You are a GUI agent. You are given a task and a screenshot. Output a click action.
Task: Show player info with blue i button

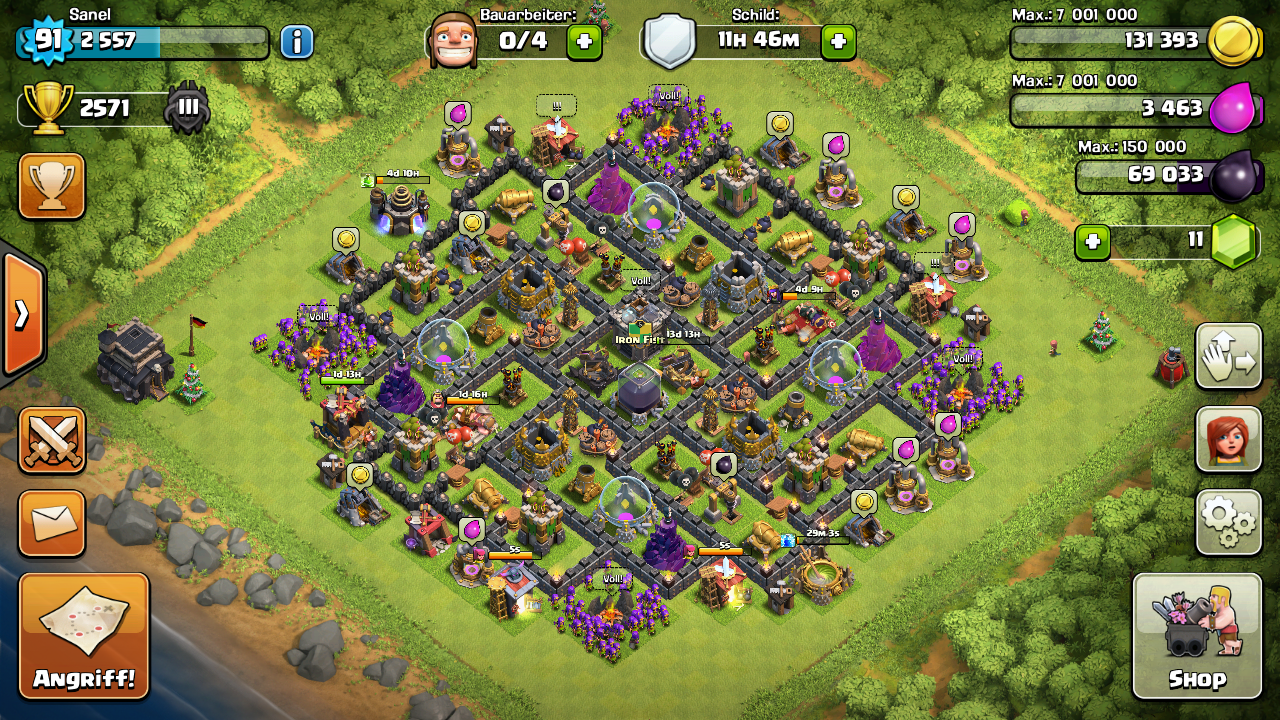296,42
